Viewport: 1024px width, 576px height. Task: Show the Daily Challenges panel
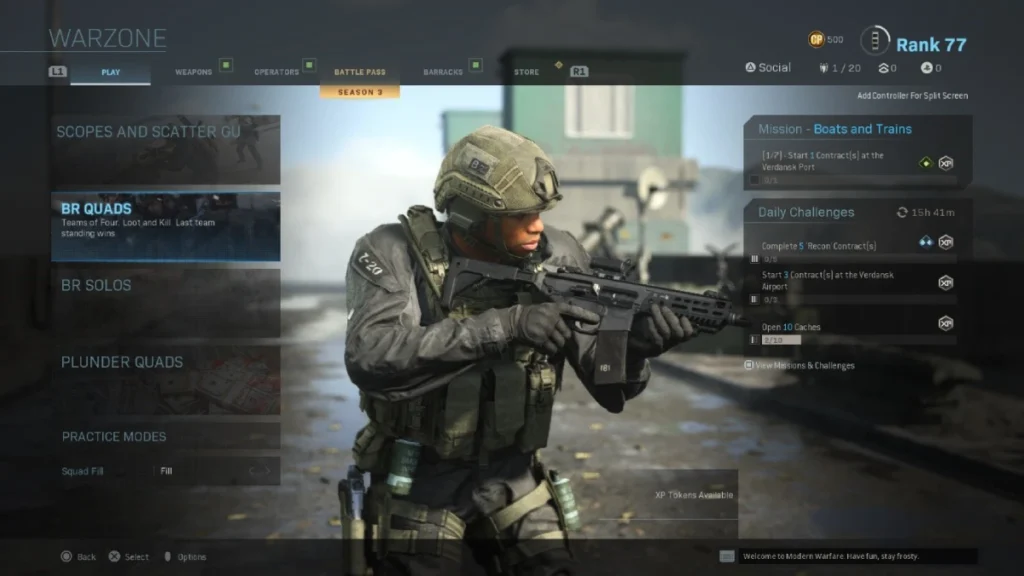point(857,212)
